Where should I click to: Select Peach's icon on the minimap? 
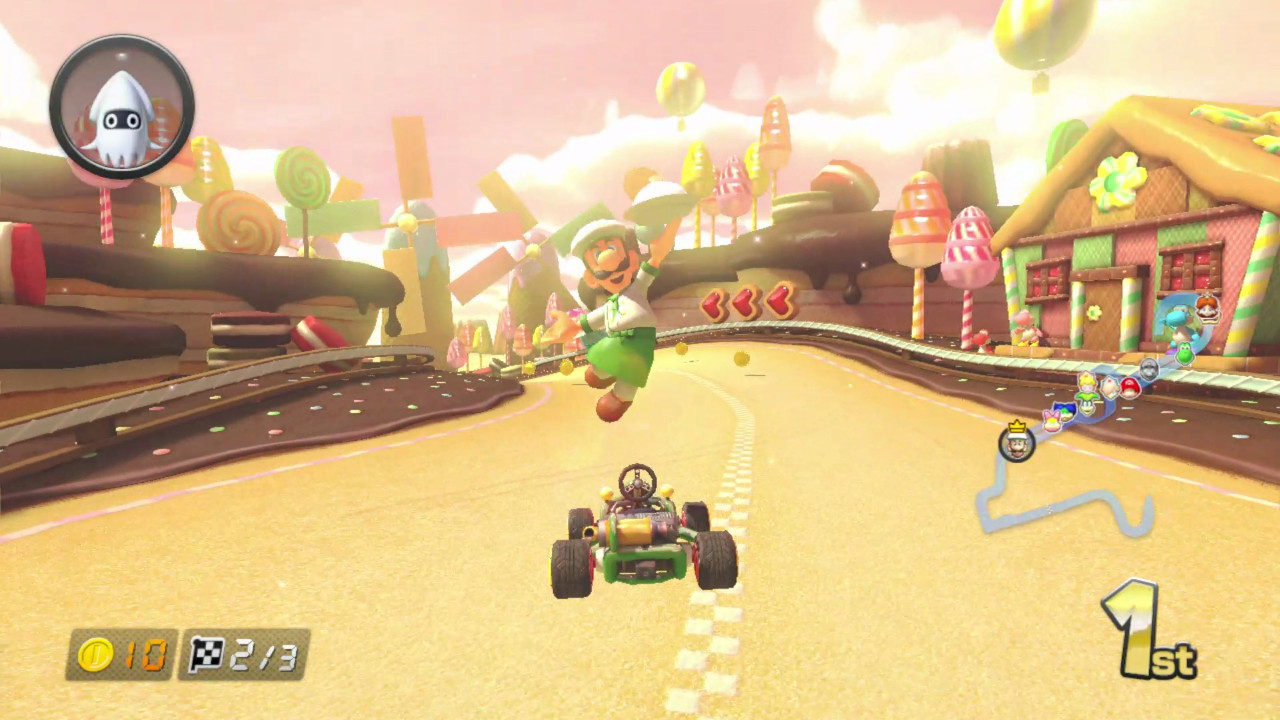point(1087,383)
